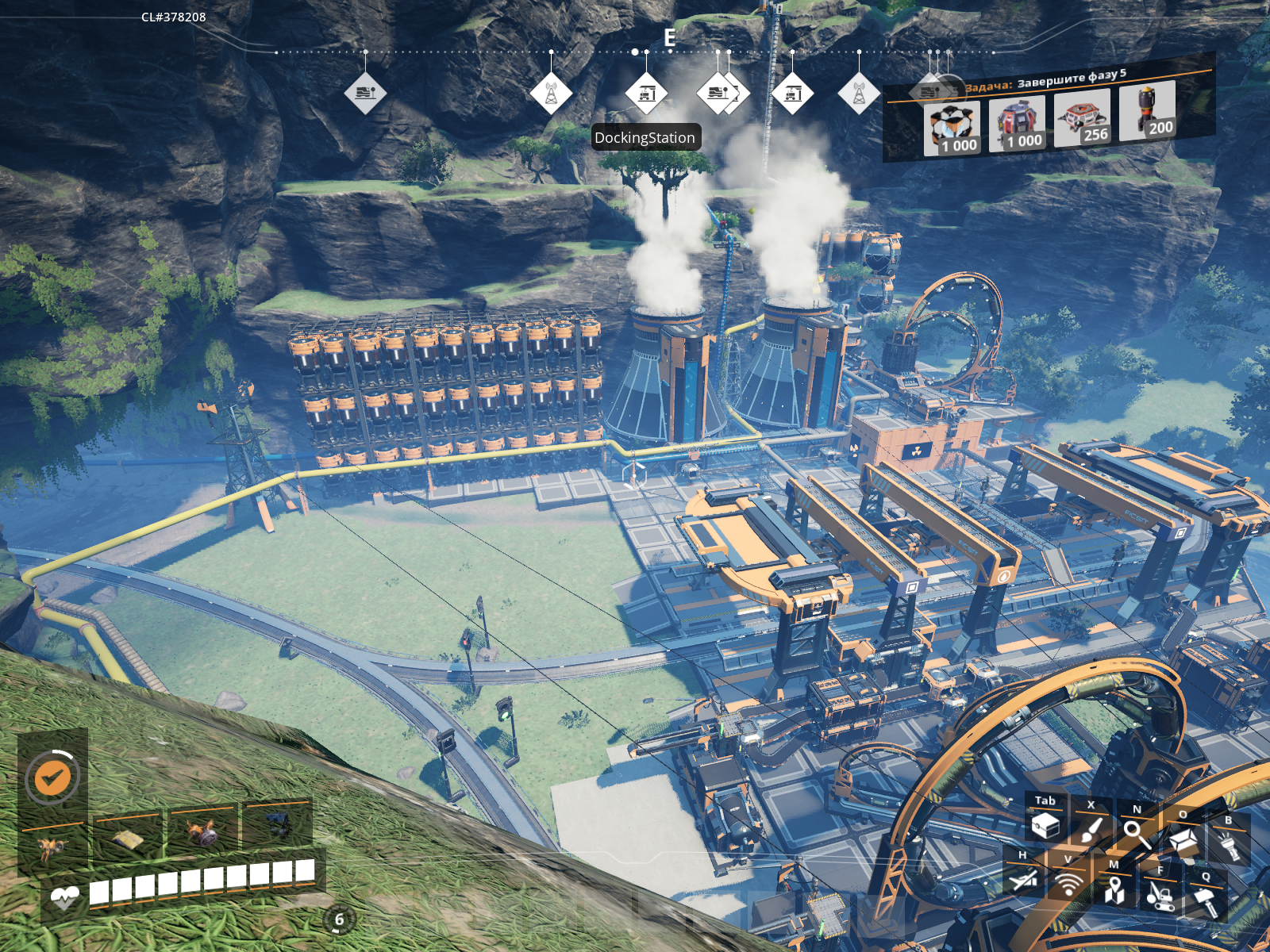Click the AI Expansion Server 256 objective

tap(1082, 117)
